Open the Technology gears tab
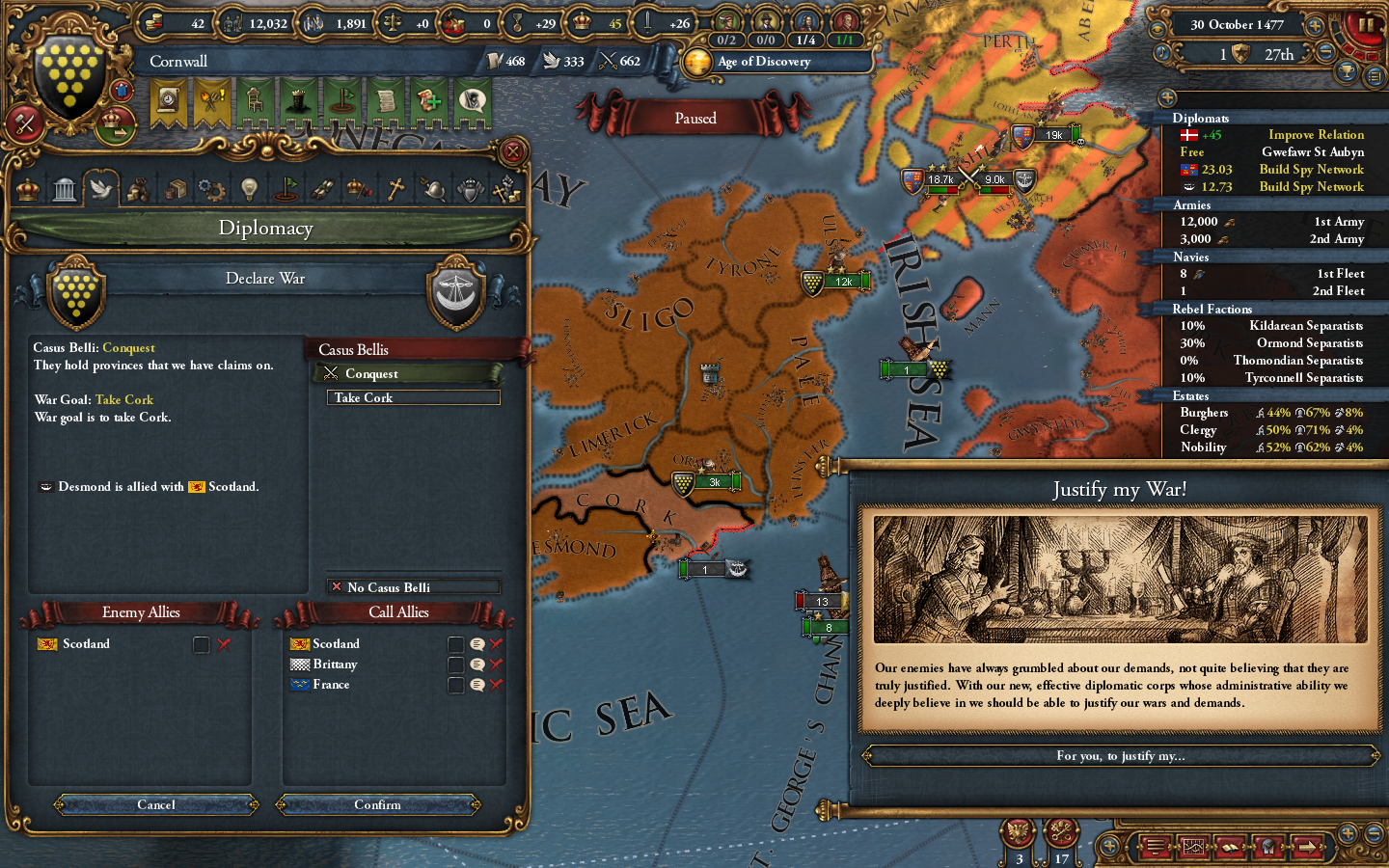This screenshot has width=1389, height=868. click(211, 188)
